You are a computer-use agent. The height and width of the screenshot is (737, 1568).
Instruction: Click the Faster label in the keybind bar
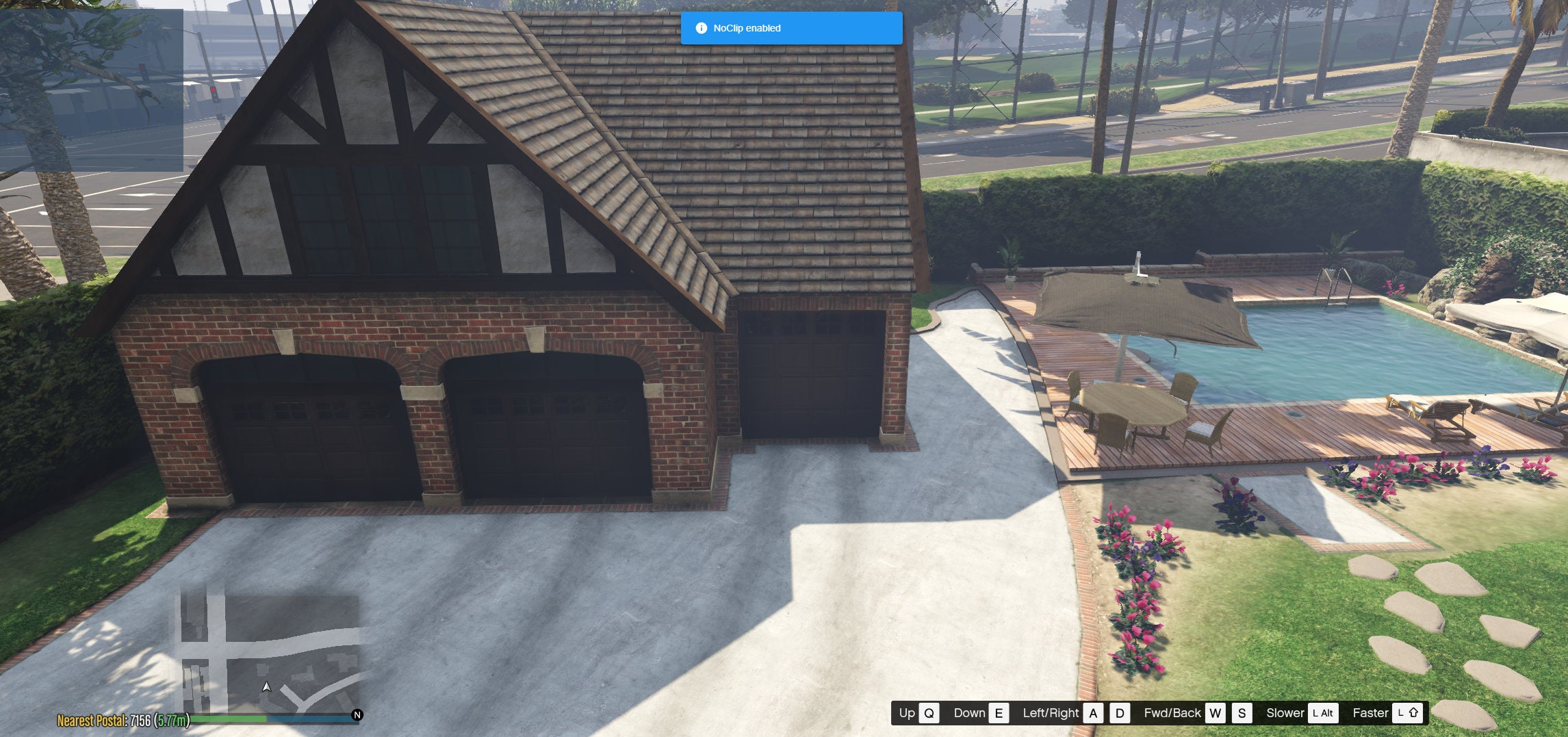[1371, 713]
